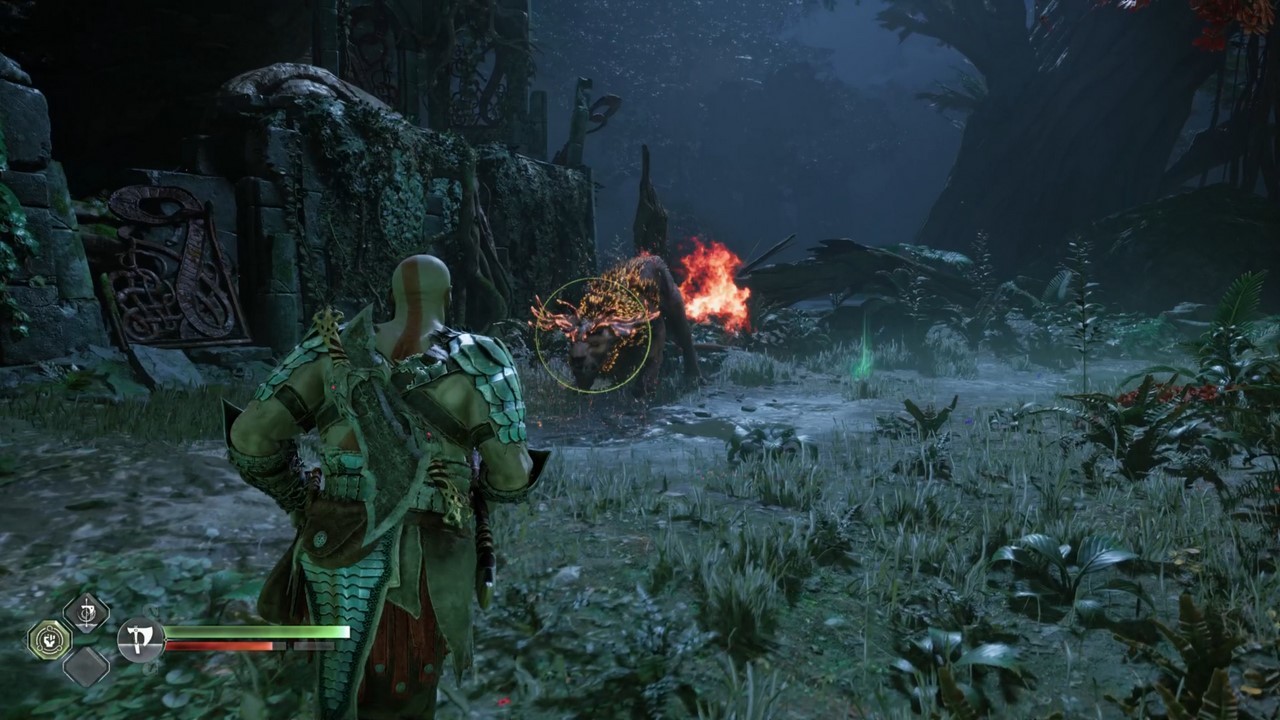Click the axe emblem beside the health bar

(140, 640)
